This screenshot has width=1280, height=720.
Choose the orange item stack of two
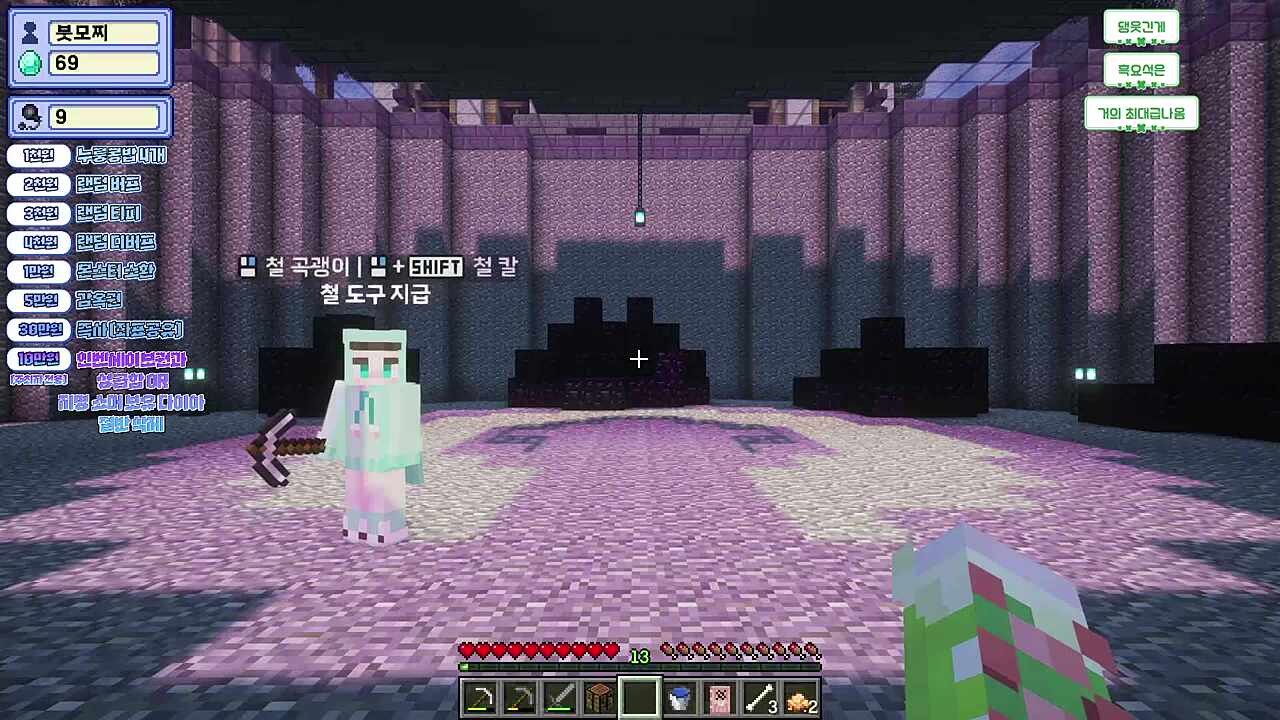pyautogui.click(x=799, y=697)
